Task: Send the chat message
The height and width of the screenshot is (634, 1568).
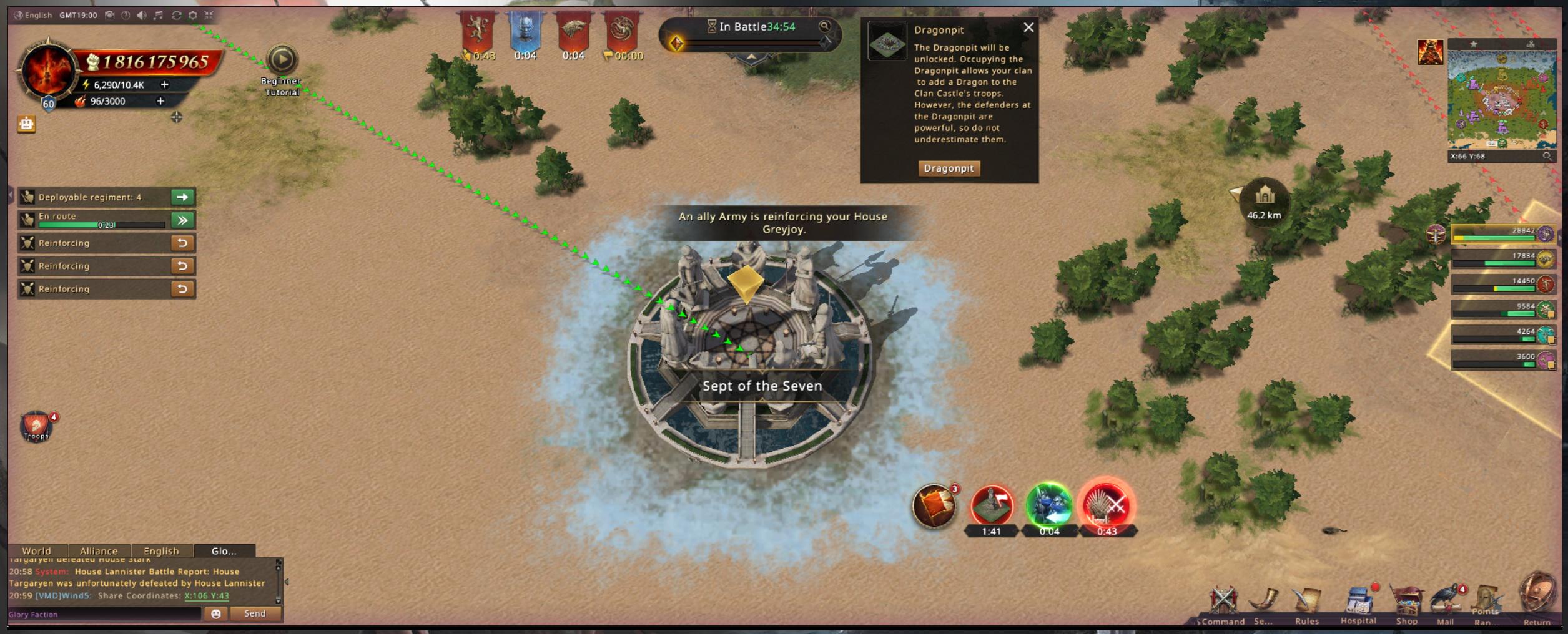Action: point(255,614)
